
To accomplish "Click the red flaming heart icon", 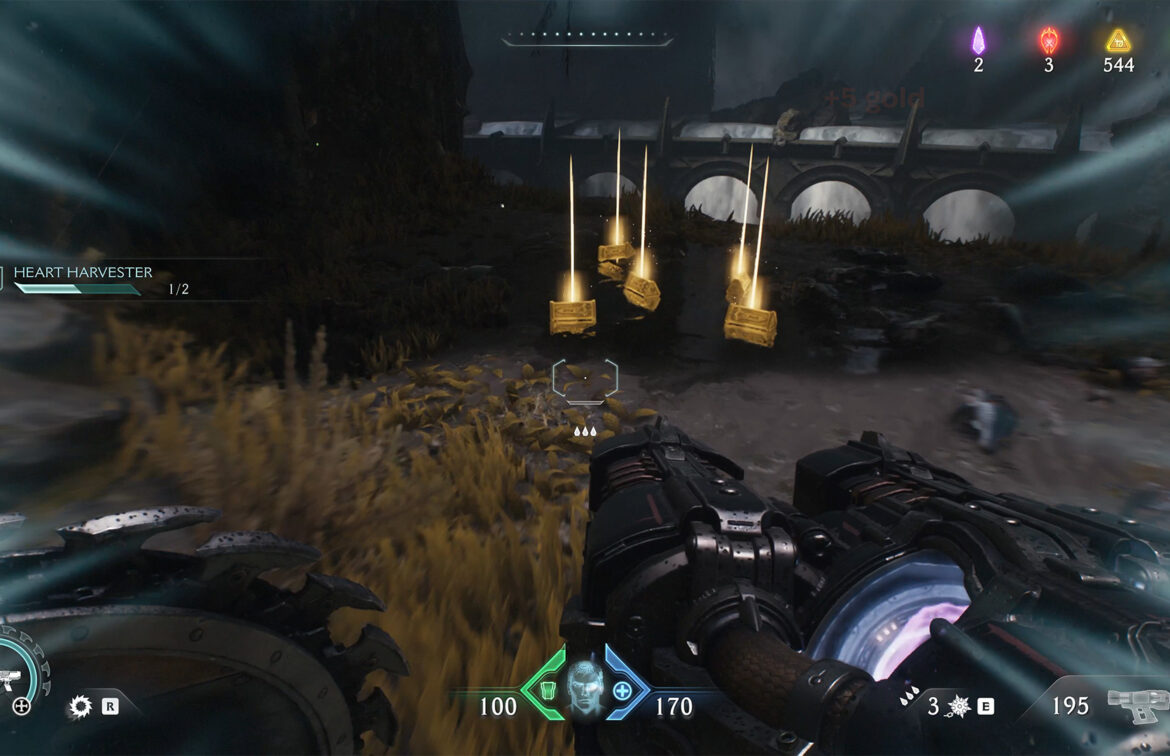I will 1048,41.
